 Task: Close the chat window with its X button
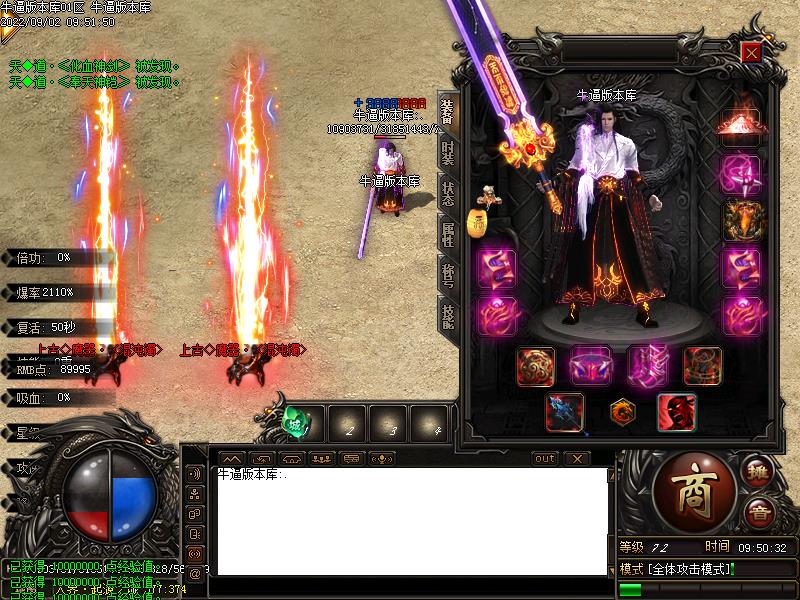click(576, 459)
